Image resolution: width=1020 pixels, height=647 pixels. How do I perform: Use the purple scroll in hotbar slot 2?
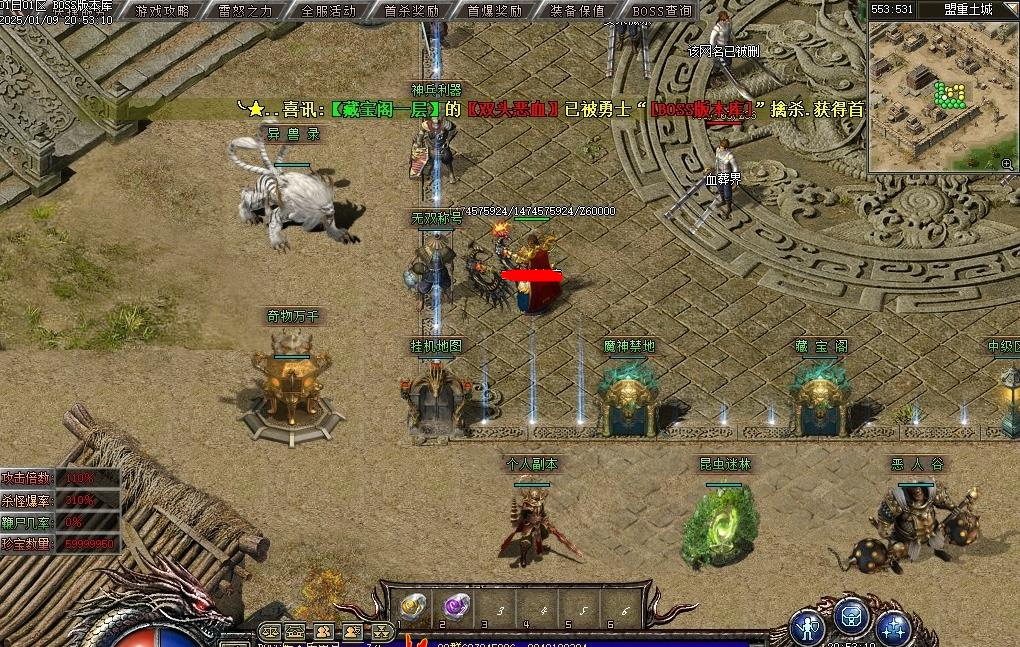pyautogui.click(x=457, y=605)
